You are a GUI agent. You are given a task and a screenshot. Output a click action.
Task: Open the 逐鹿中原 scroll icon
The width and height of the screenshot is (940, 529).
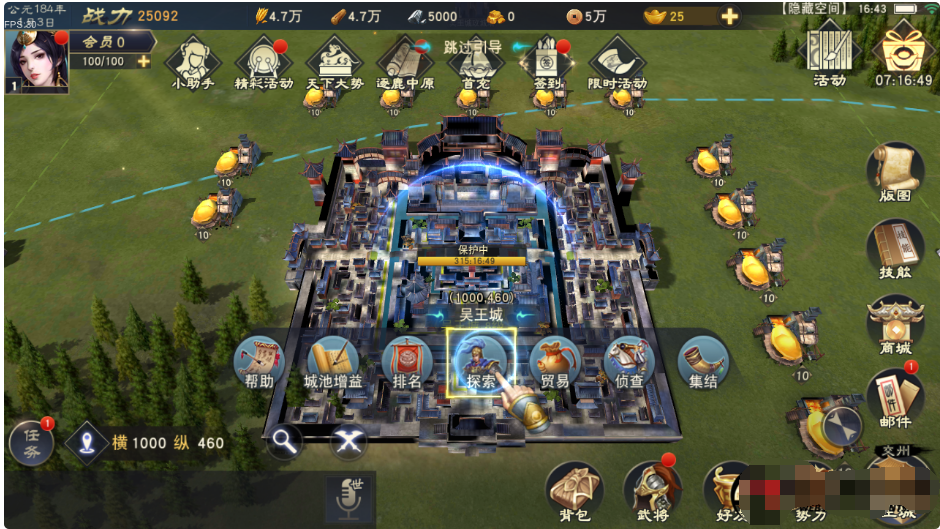(x=405, y=63)
